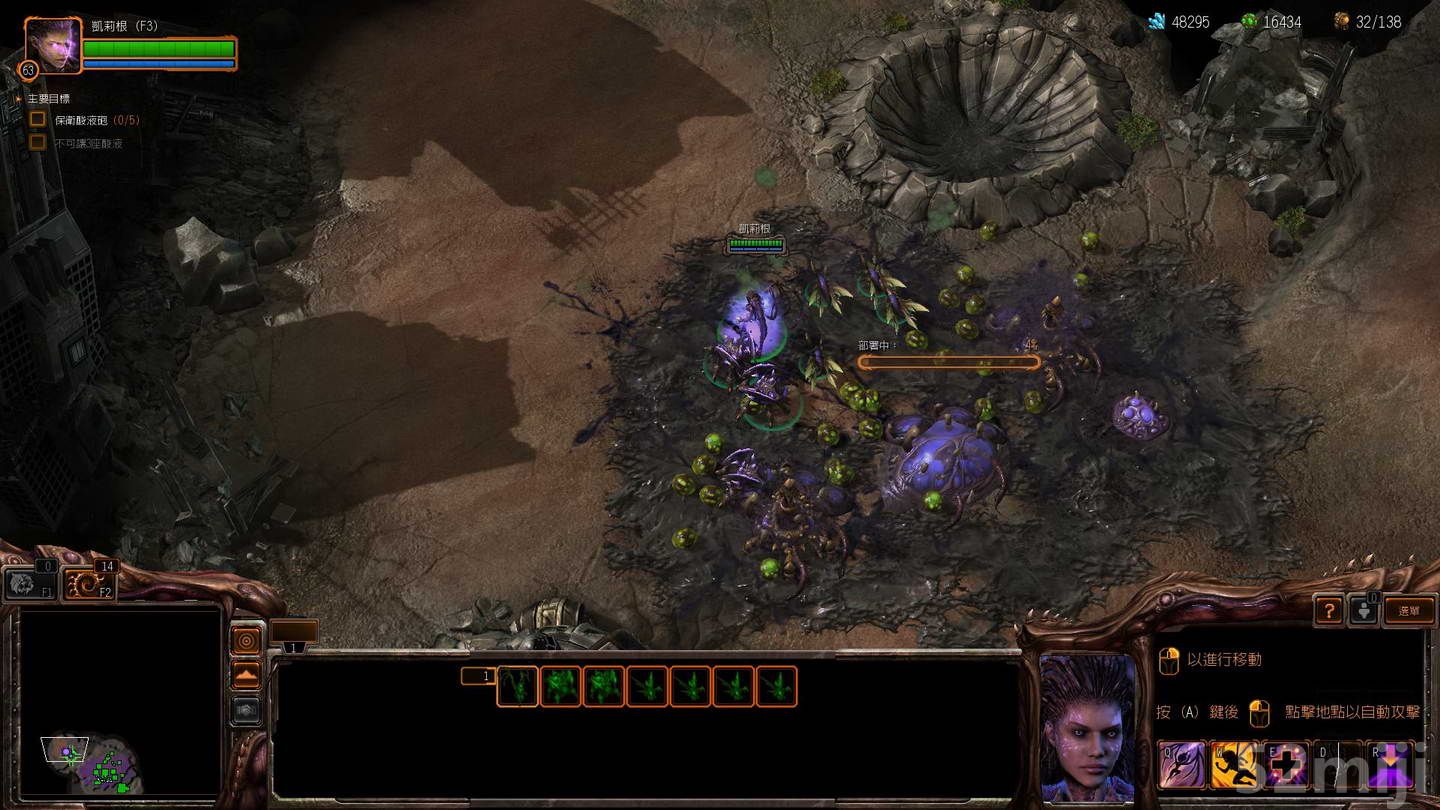Activate the W sprint ability icon
The width and height of the screenshot is (1440, 810).
(1233, 764)
